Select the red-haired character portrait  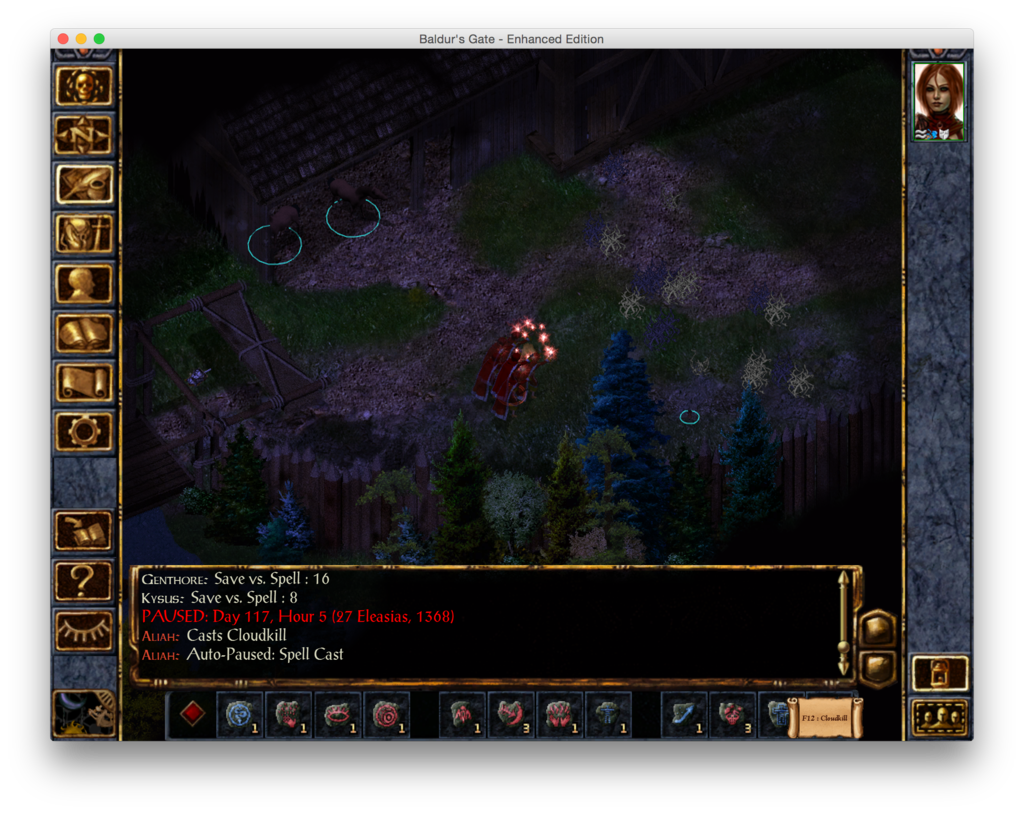coord(939,101)
